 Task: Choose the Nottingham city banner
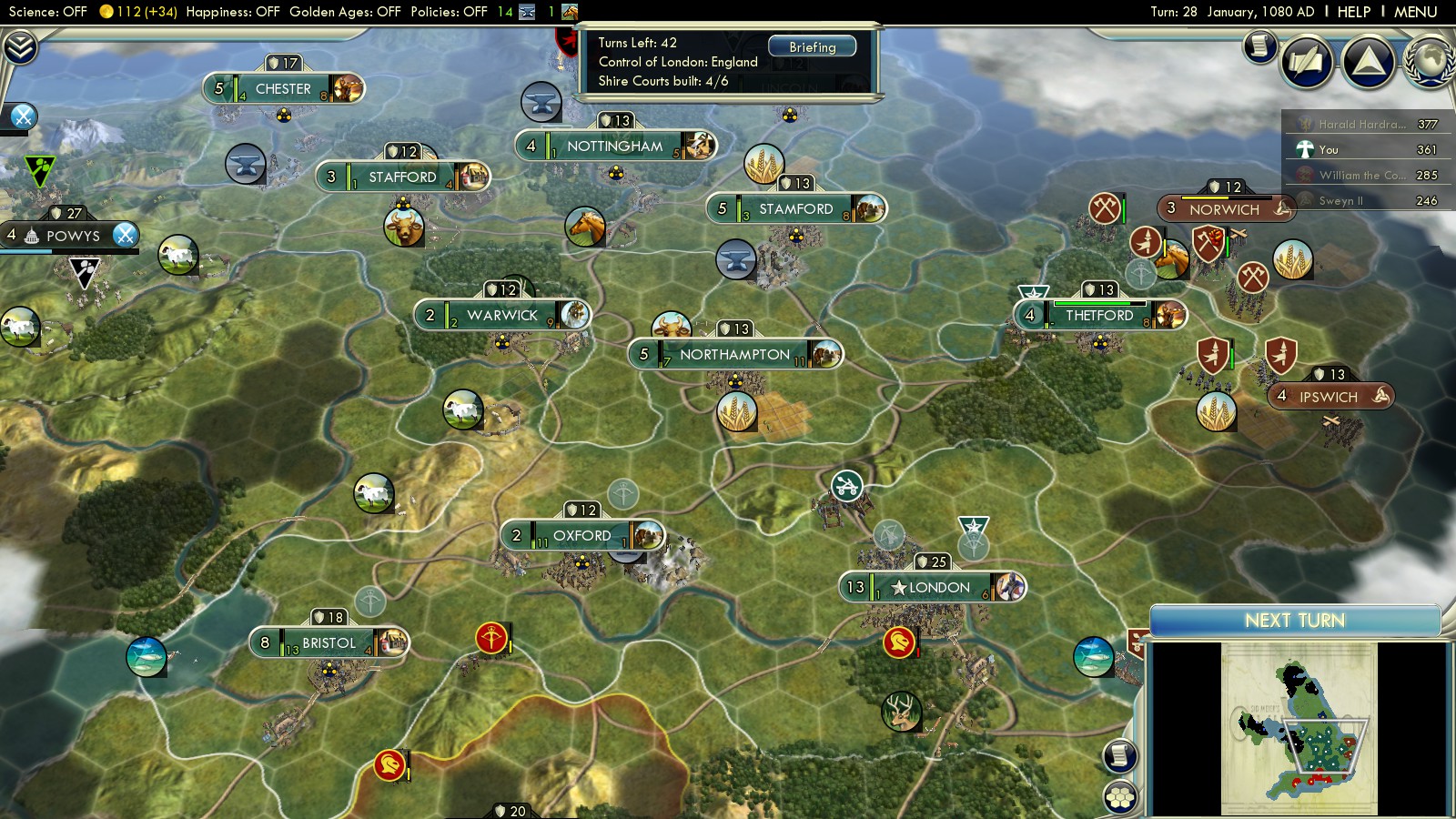point(614,146)
